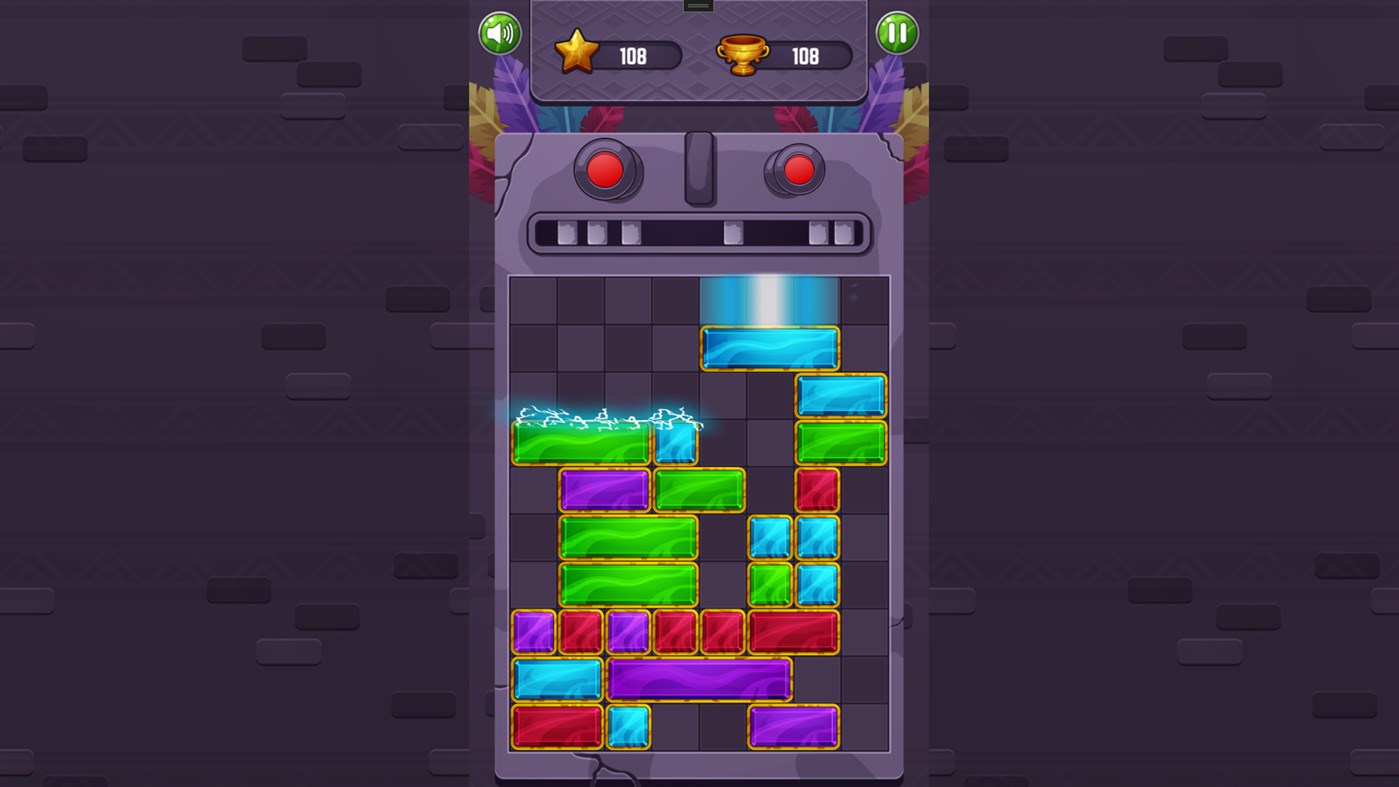Select the falling cyan block at top
Image resolution: width=1399 pixels, height=787 pixels.
(x=770, y=345)
